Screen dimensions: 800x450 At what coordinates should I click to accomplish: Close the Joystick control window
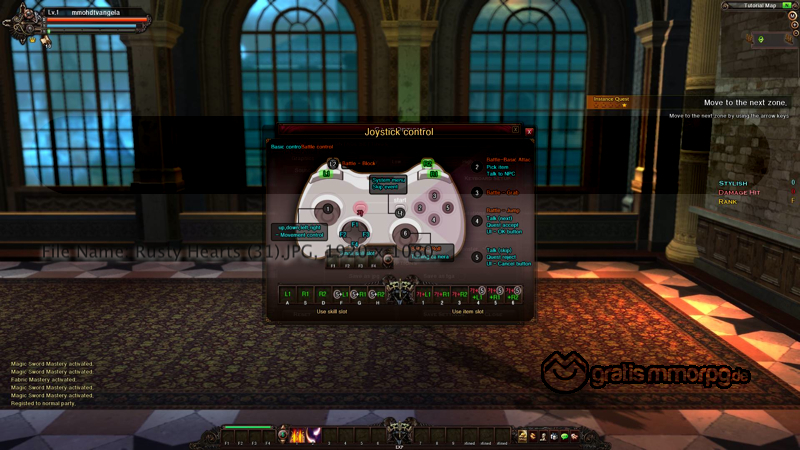[x=529, y=131]
